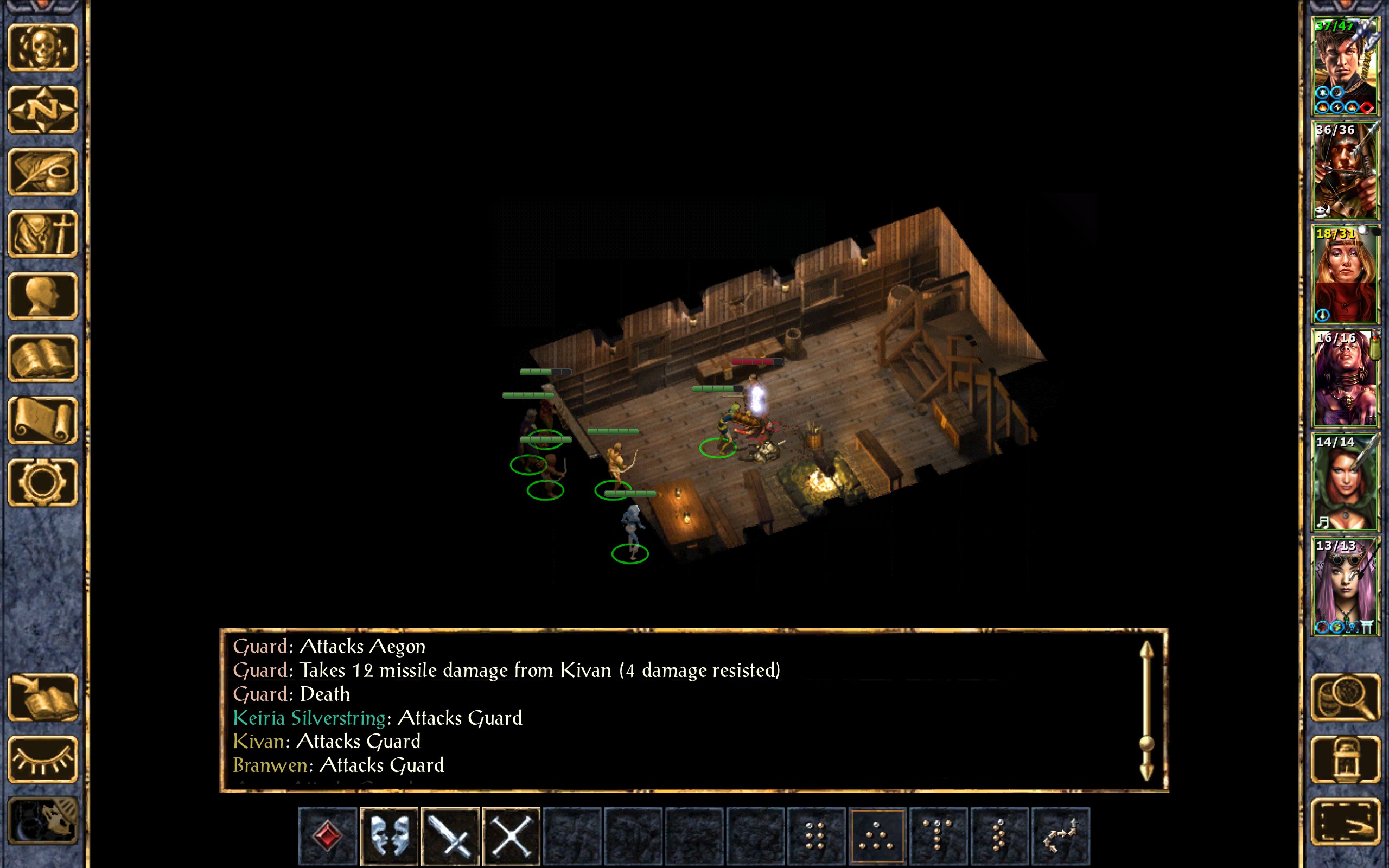The width and height of the screenshot is (1389, 868).
Task: Select the archer portrait with 36/36 health
Action: [1345, 170]
